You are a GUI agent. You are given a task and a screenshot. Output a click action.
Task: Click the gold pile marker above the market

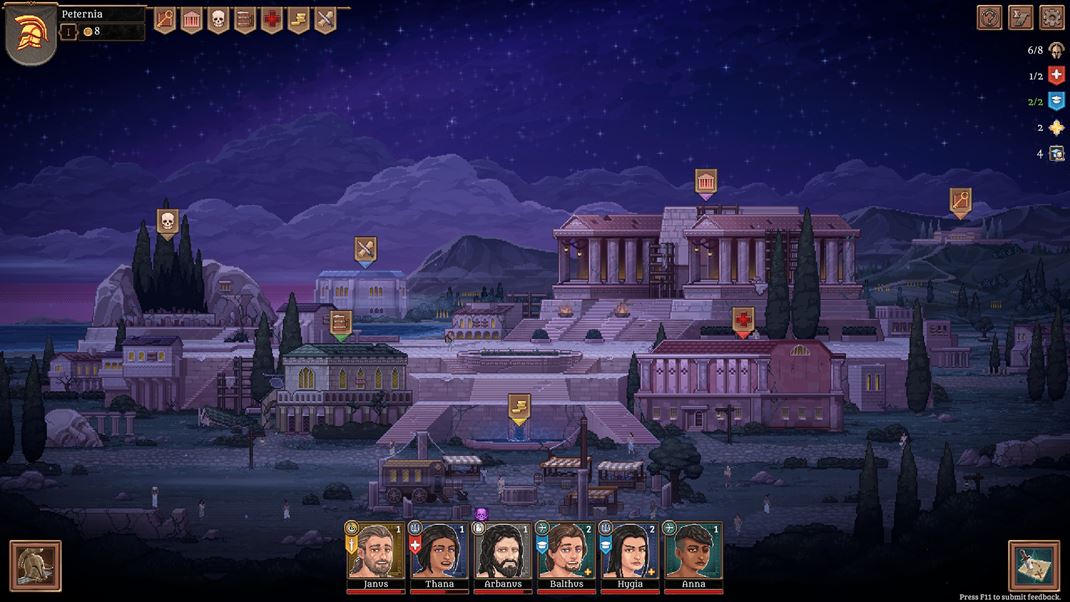point(518,406)
